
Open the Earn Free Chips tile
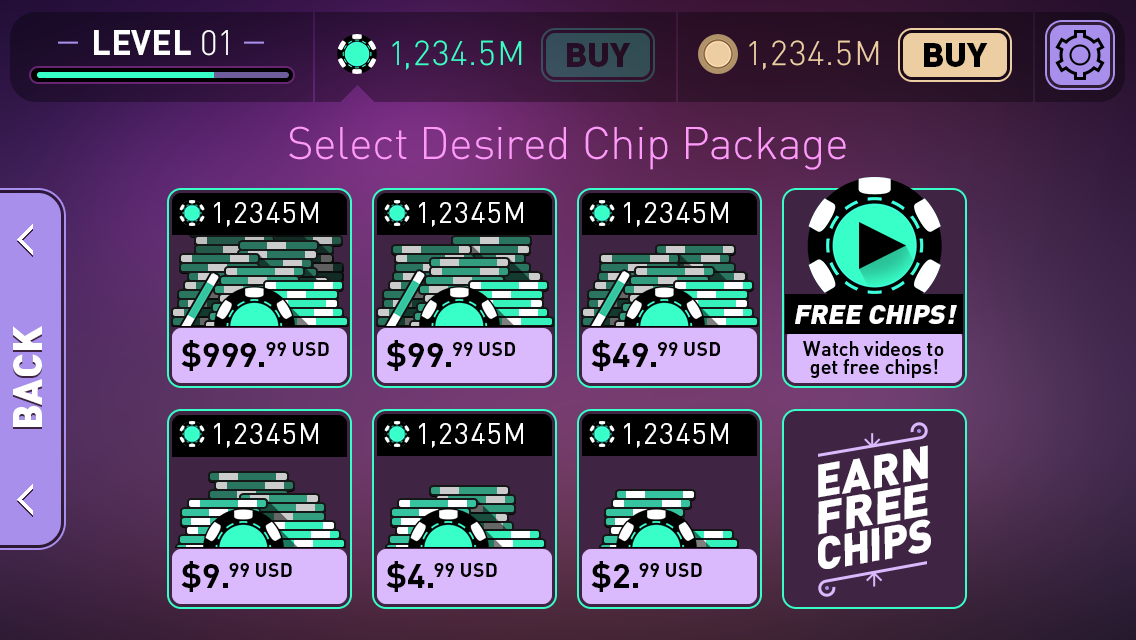[x=874, y=509]
